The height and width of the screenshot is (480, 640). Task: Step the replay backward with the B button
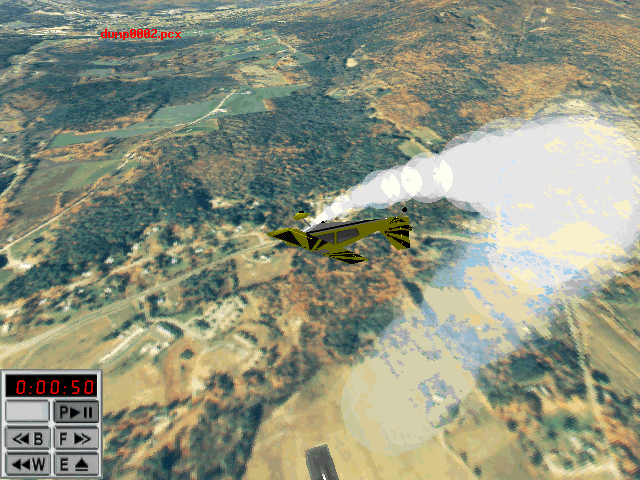point(27,437)
